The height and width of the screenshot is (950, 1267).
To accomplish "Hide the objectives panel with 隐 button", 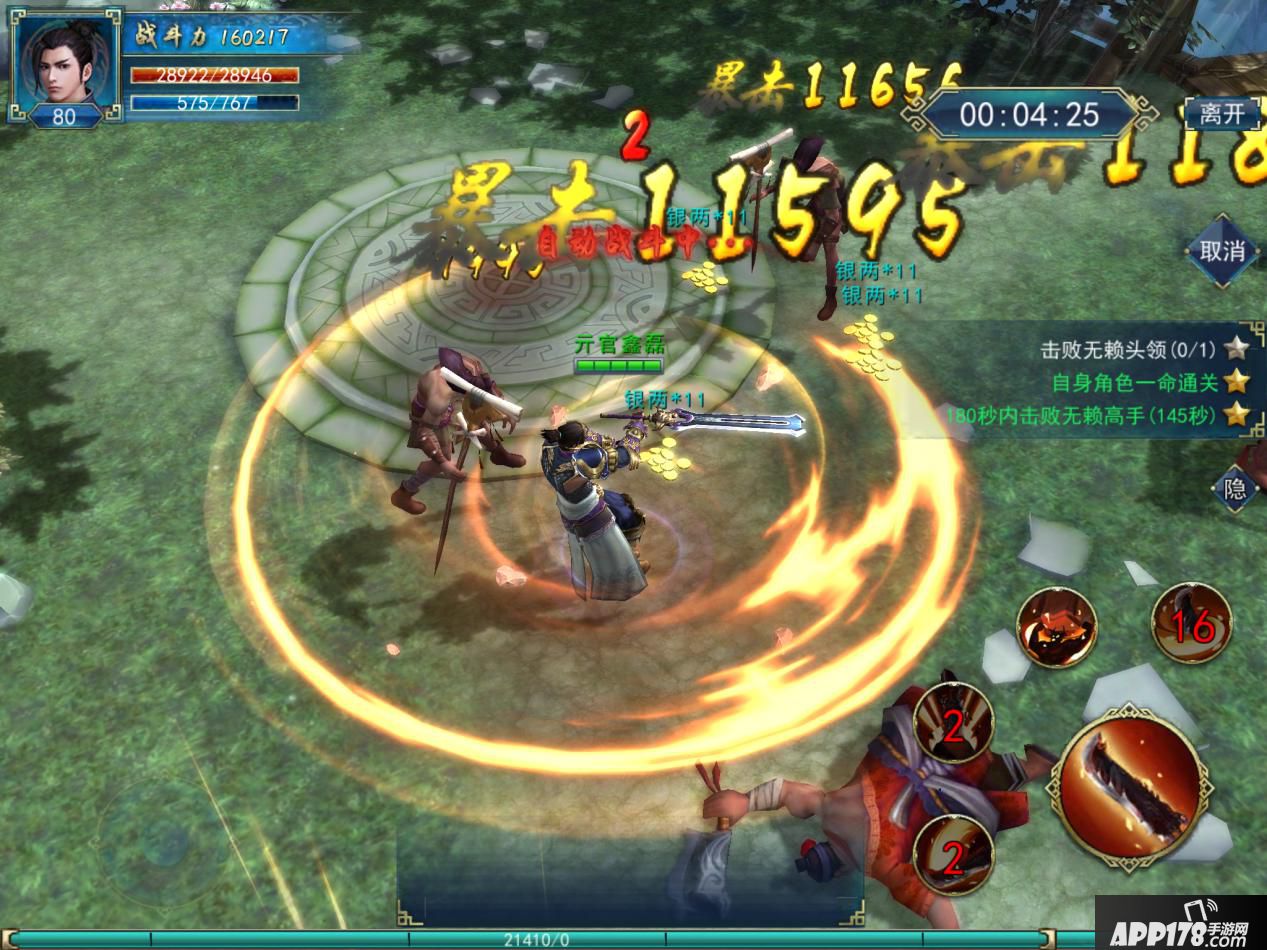I will tap(1234, 487).
